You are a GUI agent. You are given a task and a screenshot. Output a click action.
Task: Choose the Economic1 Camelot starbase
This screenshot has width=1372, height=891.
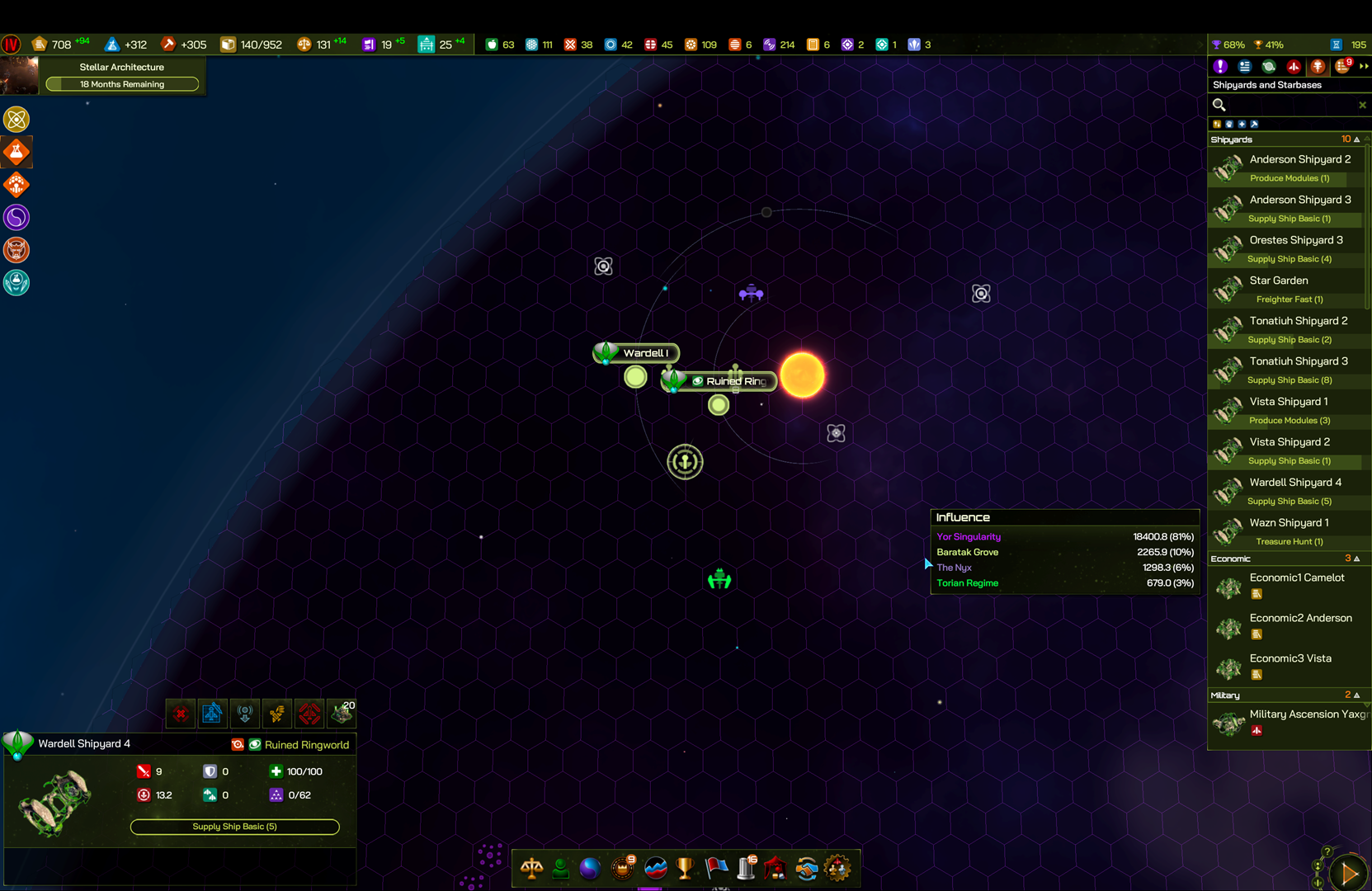[1296, 577]
